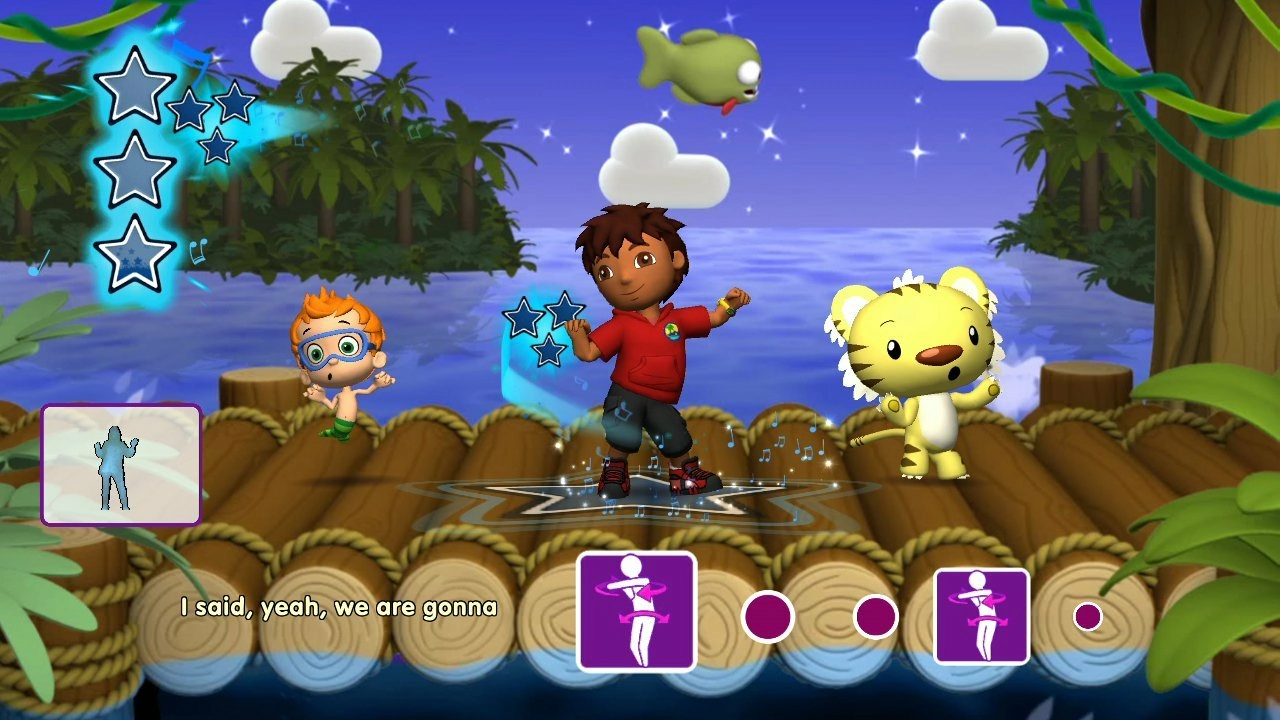Viewport: 1280px width, 720px height.
Task: Select the player silhouette preview box
Action: (121, 464)
